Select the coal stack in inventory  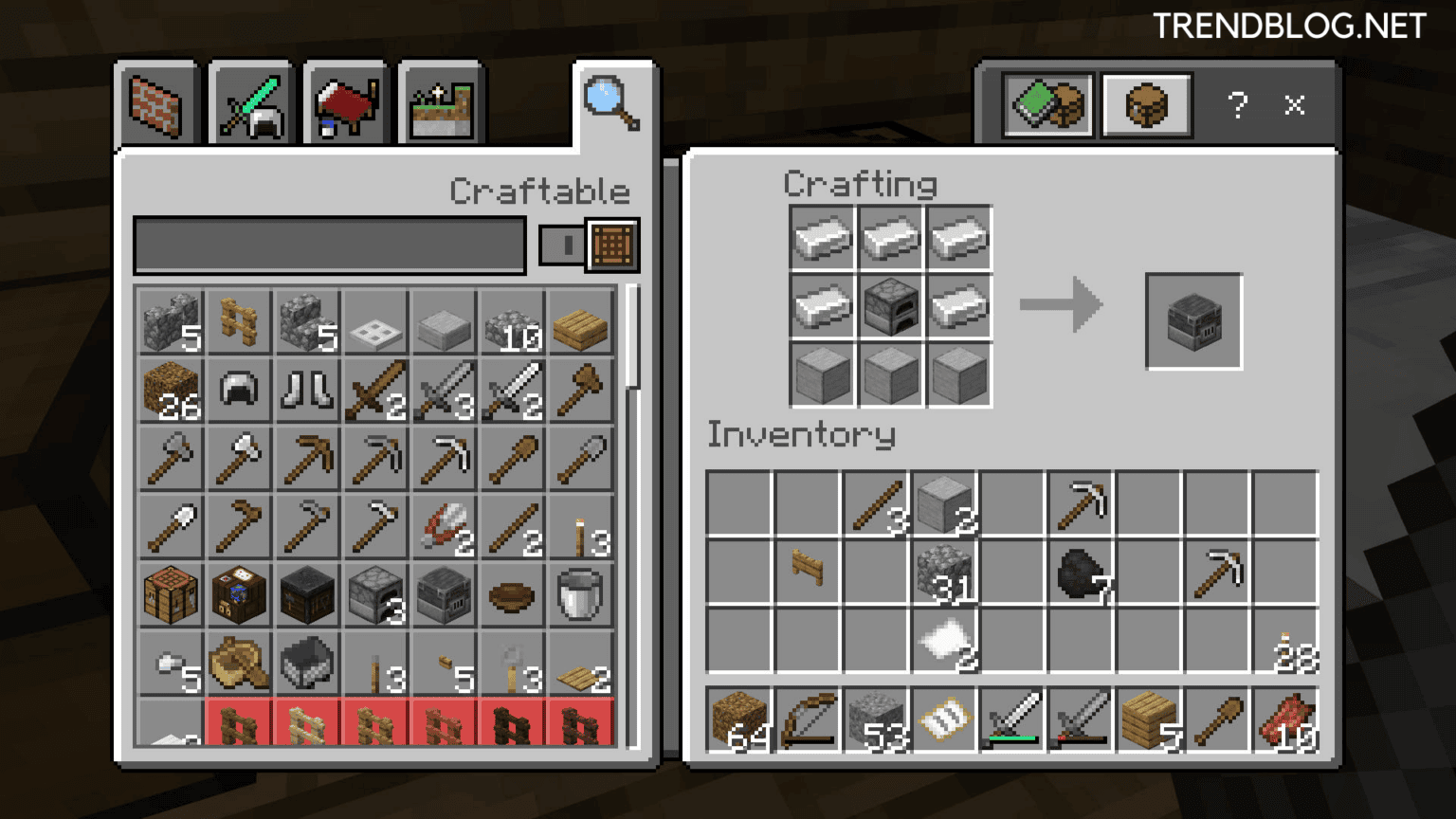pyautogui.click(x=1081, y=573)
